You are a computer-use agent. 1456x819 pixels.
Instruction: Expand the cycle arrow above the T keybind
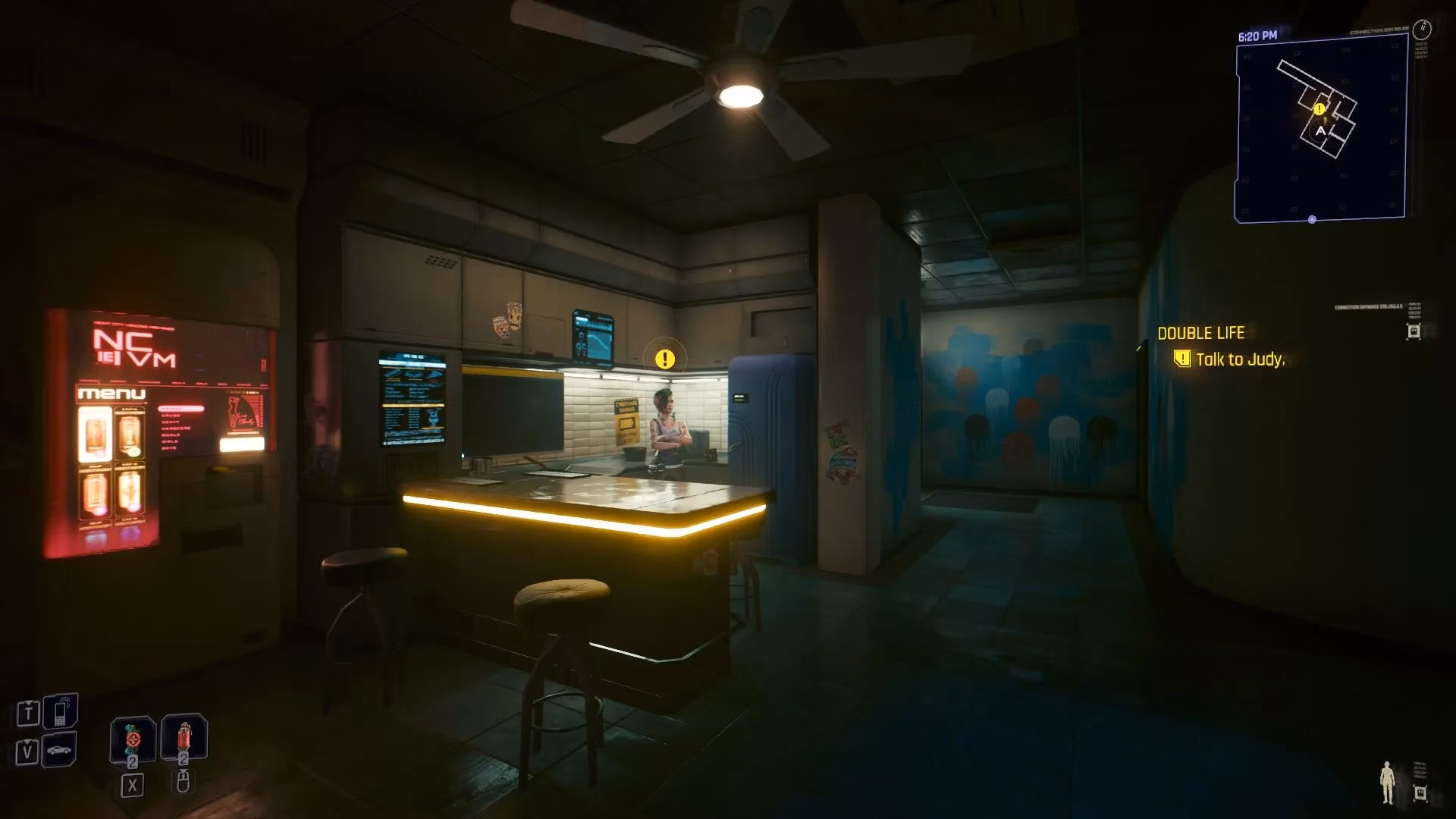click(29, 702)
